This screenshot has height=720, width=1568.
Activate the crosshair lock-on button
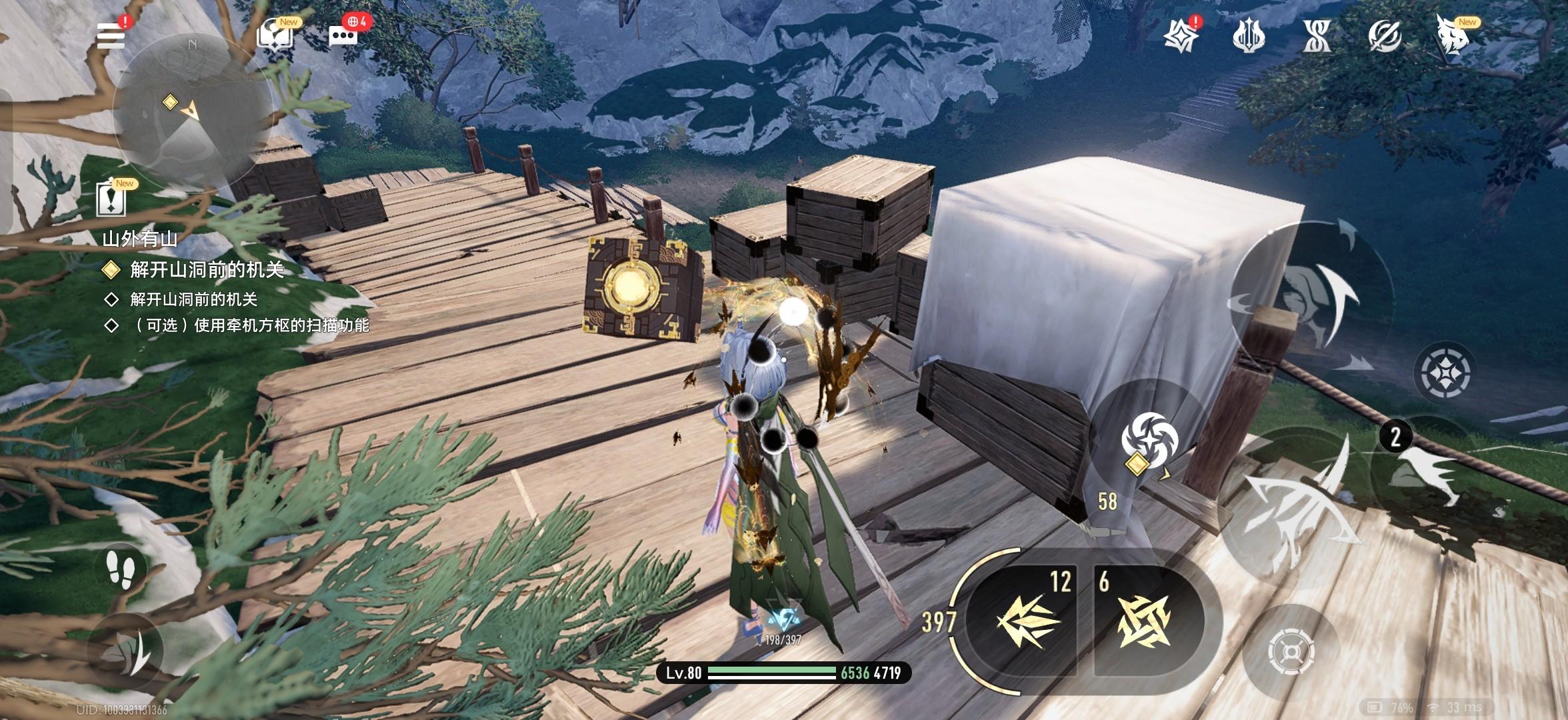pyautogui.click(x=1291, y=651)
